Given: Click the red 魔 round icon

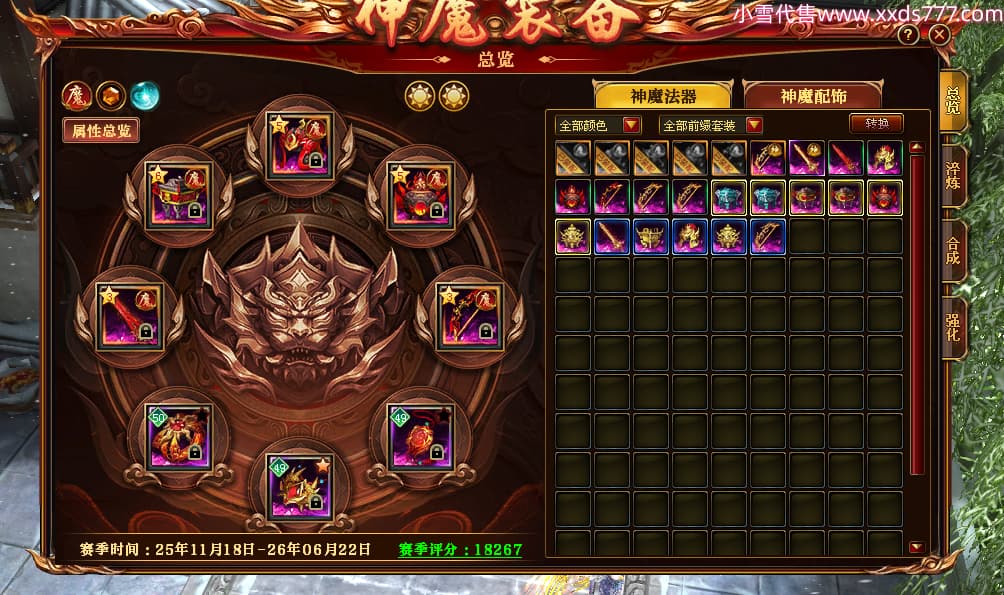Looking at the screenshot, I should pyautogui.click(x=76, y=96).
